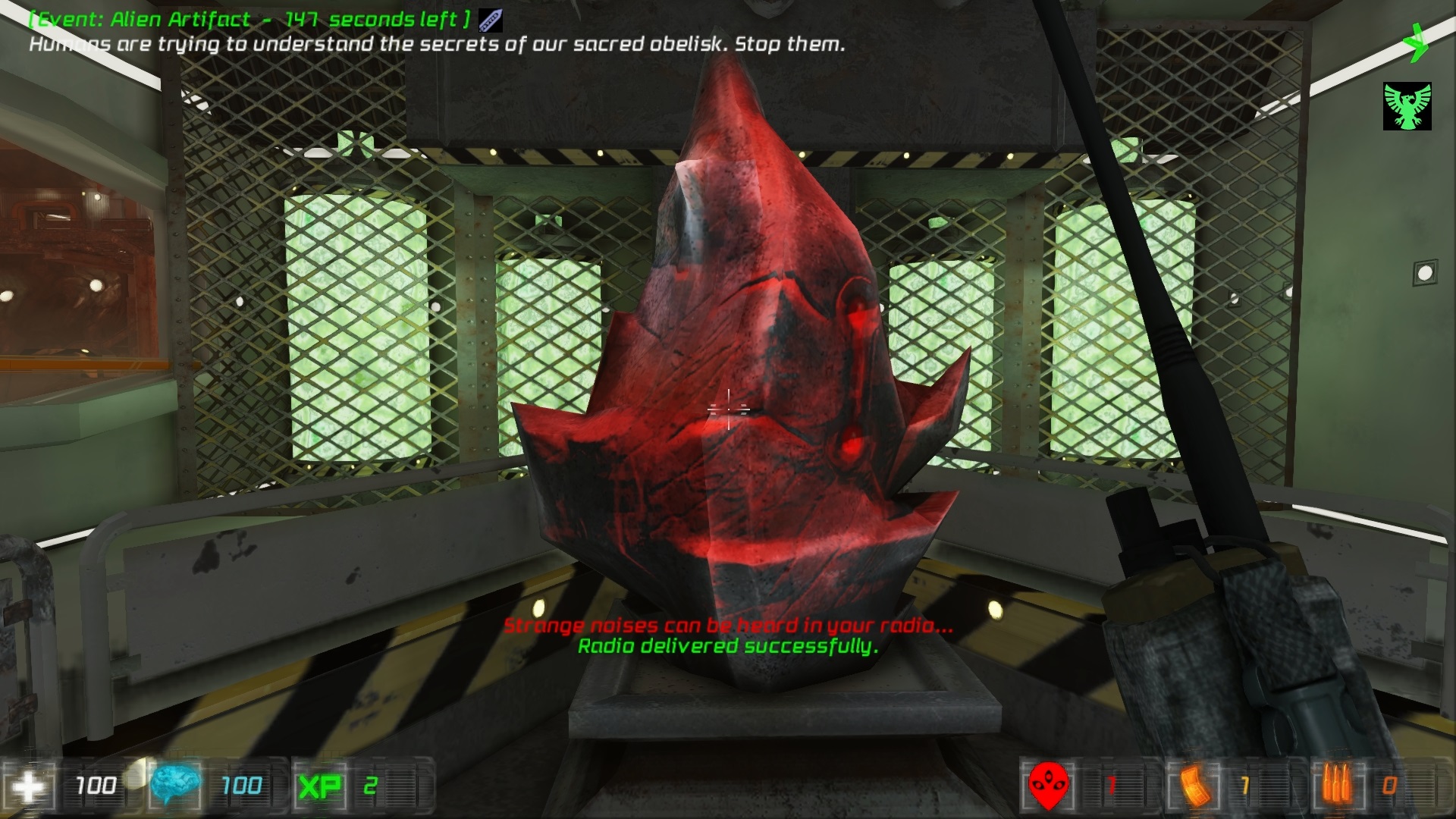Click the red alien head ammo icon
This screenshot has width=1456, height=819.
coord(1048,786)
